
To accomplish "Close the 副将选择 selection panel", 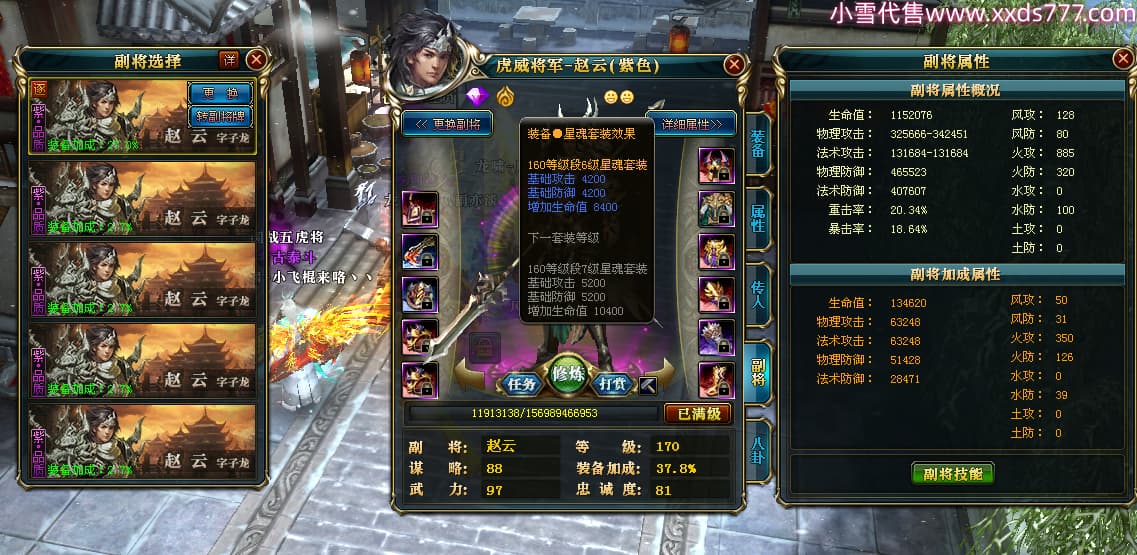I will pyautogui.click(x=256, y=60).
